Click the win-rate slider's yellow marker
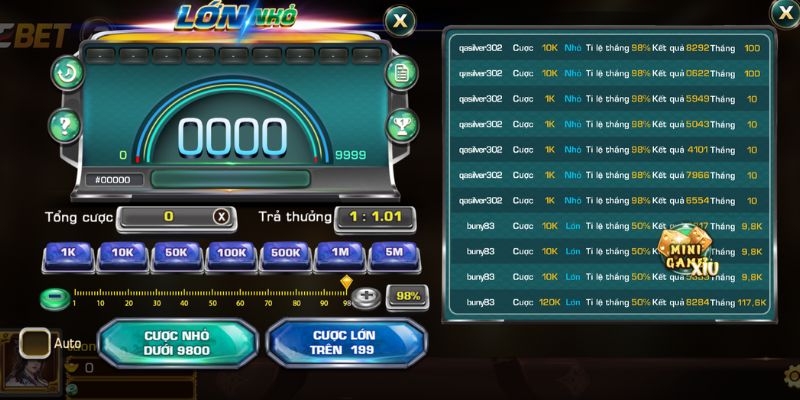Viewport: 800px width, 400px height. (346, 283)
